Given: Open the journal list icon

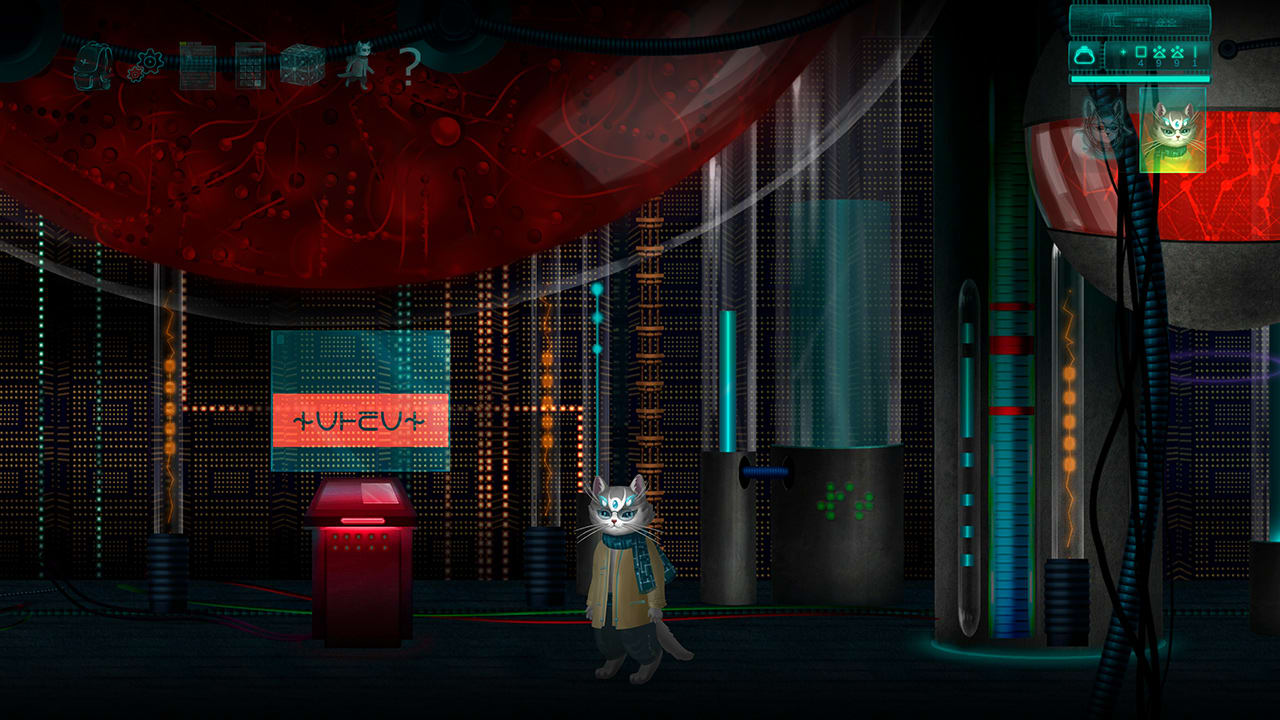Looking at the screenshot, I should (x=198, y=65).
